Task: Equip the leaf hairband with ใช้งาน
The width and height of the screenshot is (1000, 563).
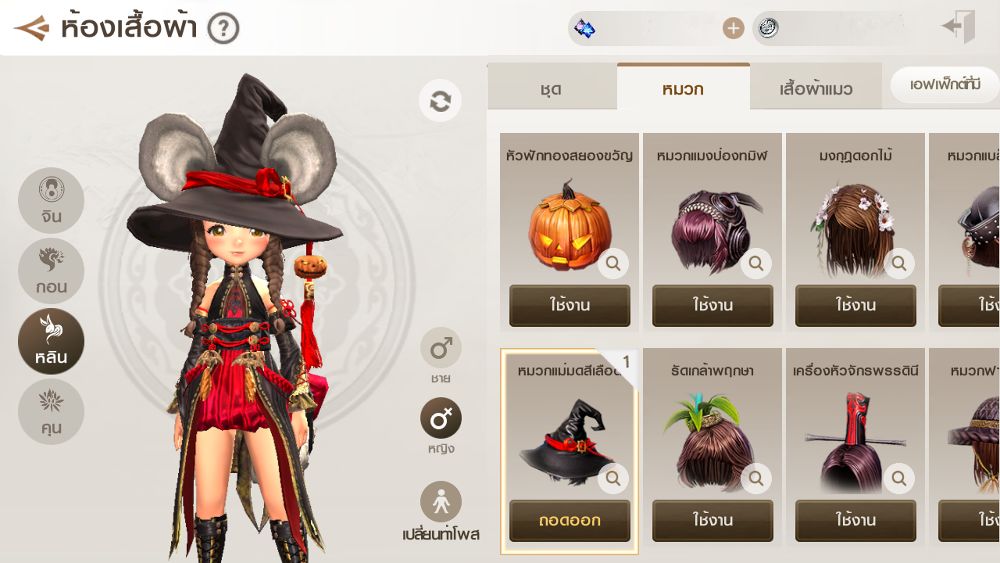Action: coord(712,521)
